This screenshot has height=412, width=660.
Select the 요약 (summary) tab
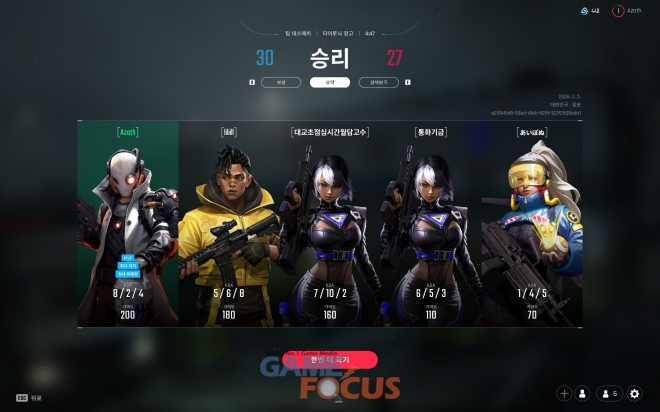330,82
